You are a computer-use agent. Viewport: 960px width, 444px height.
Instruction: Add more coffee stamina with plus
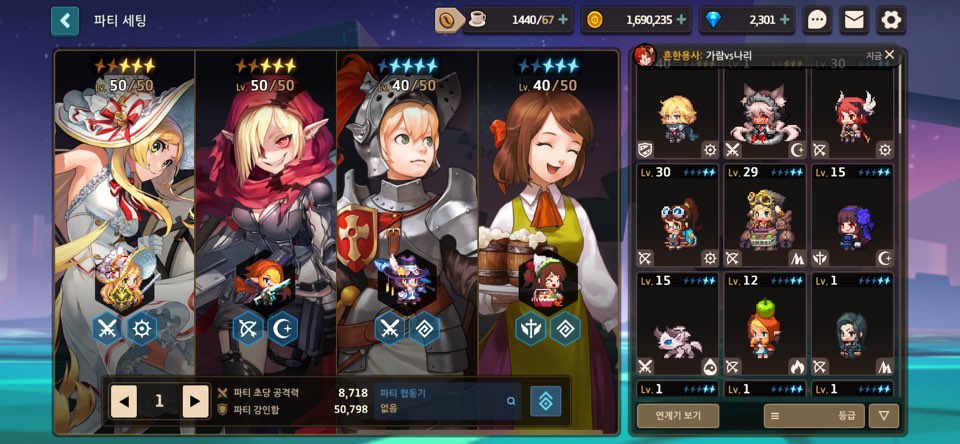(563, 19)
